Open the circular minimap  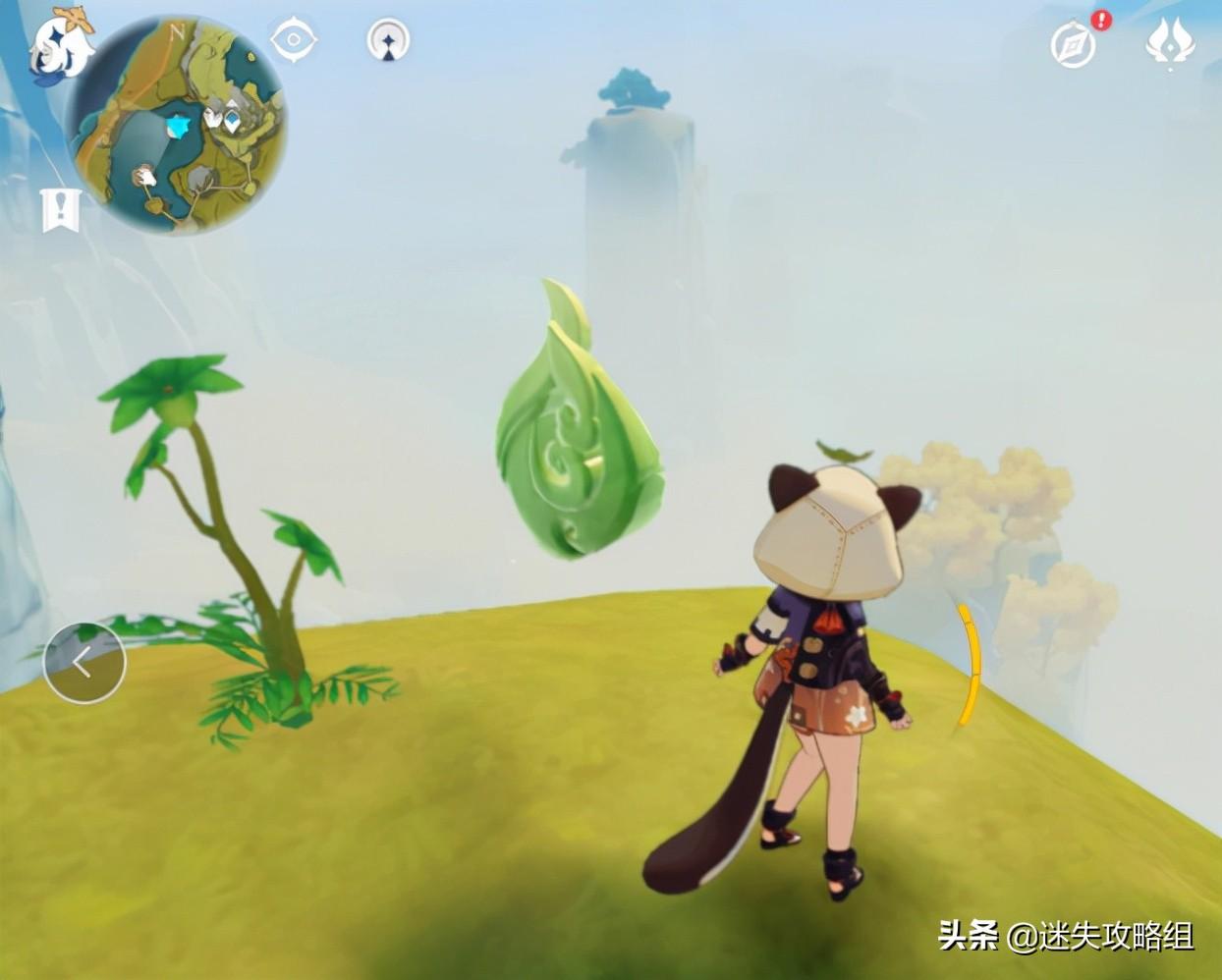point(178,125)
